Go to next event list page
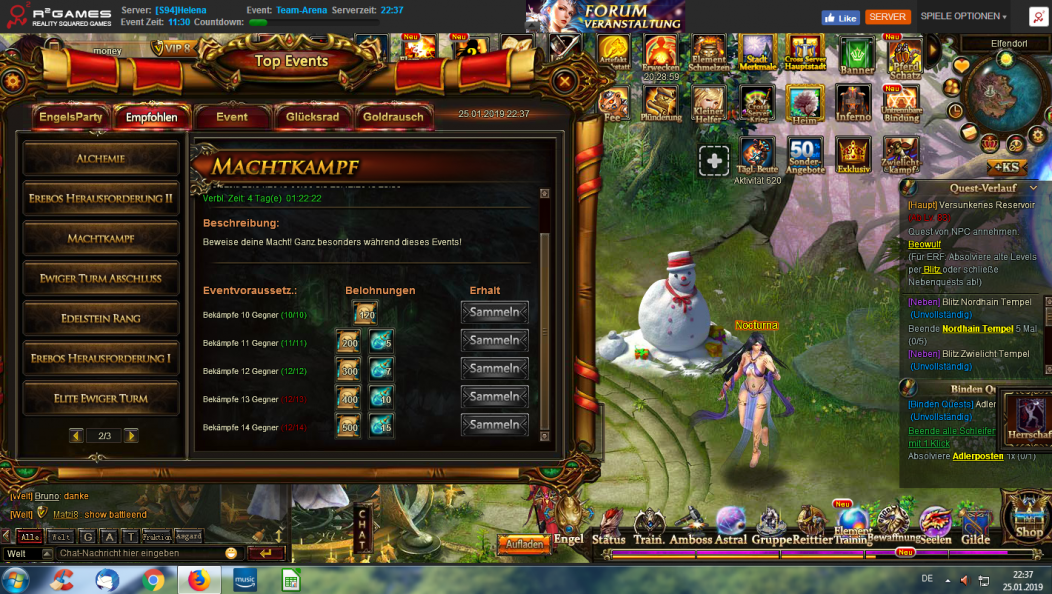 pyautogui.click(x=131, y=436)
